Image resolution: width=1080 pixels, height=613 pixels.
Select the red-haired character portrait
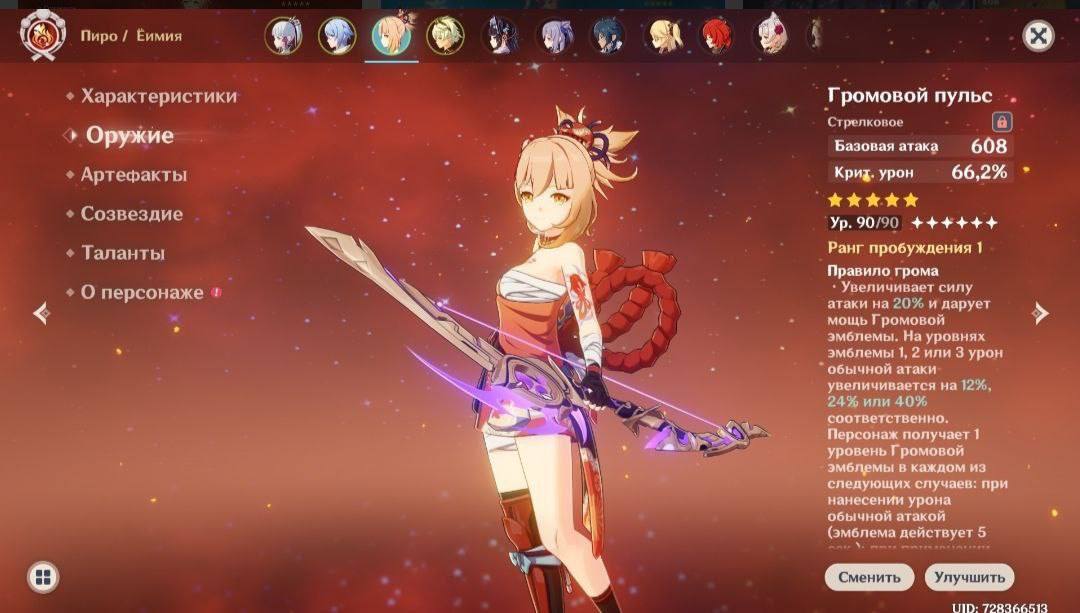point(716,36)
